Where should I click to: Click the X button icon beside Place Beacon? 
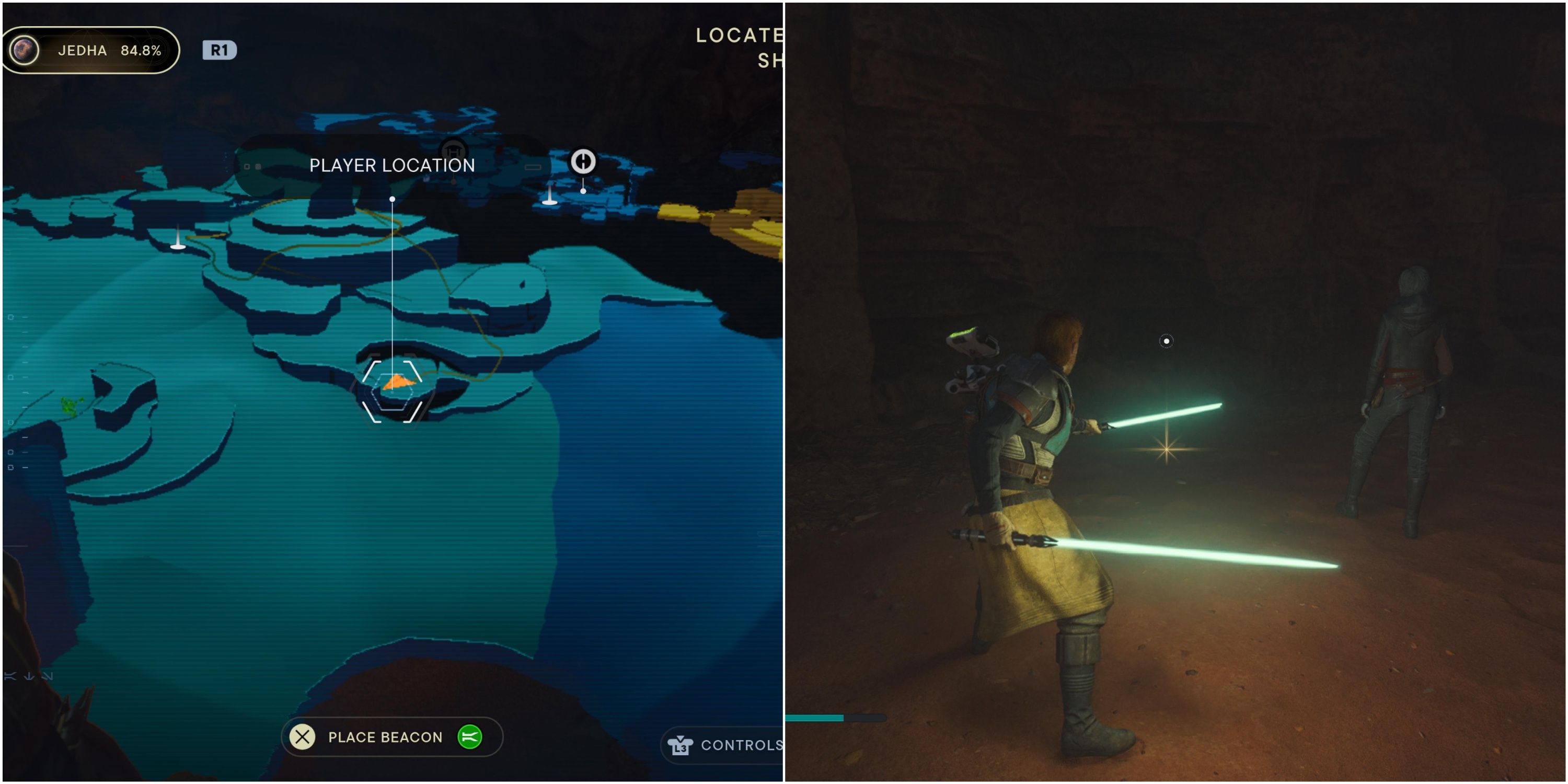click(x=302, y=737)
